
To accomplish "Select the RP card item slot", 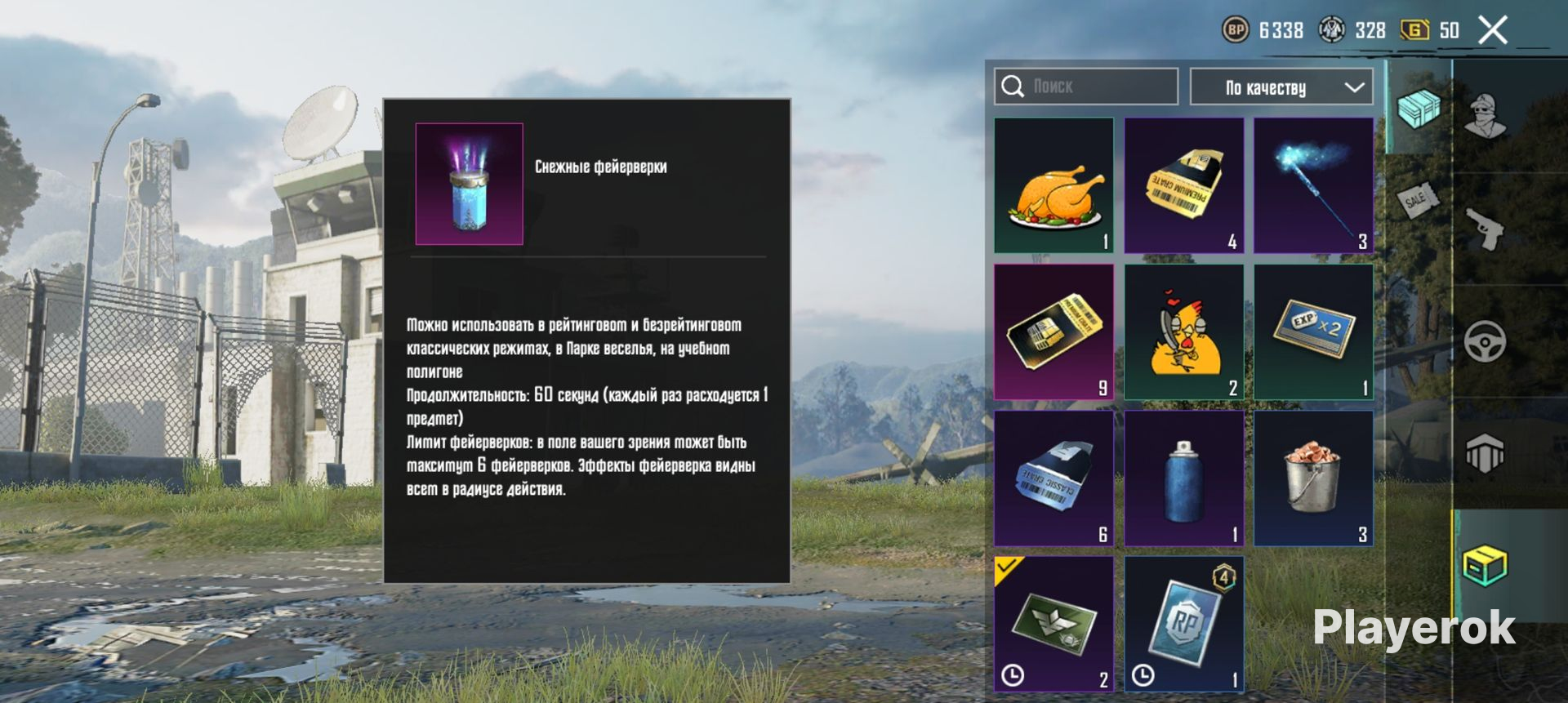I will tap(1183, 624).
